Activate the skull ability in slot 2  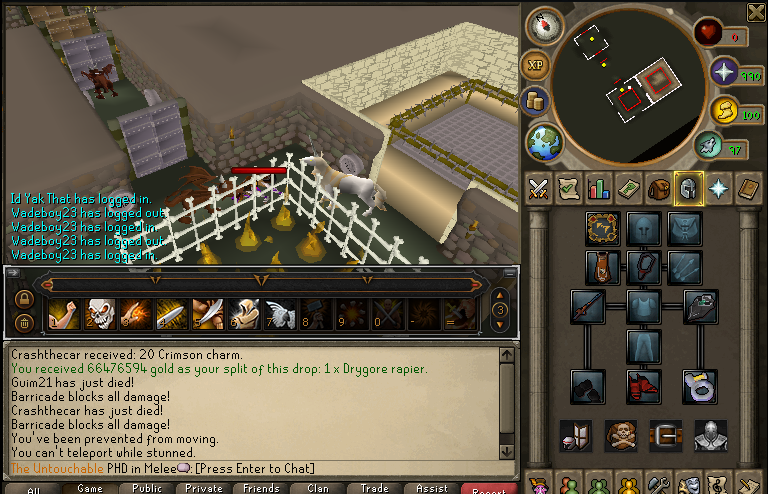[100, 314]
